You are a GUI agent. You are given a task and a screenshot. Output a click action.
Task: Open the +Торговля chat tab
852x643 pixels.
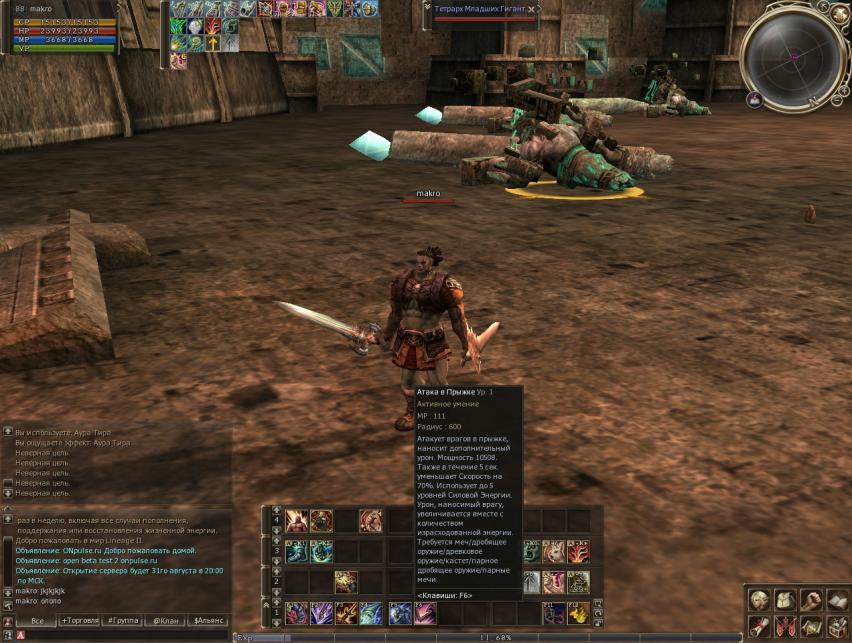click(x=80, y=621)
